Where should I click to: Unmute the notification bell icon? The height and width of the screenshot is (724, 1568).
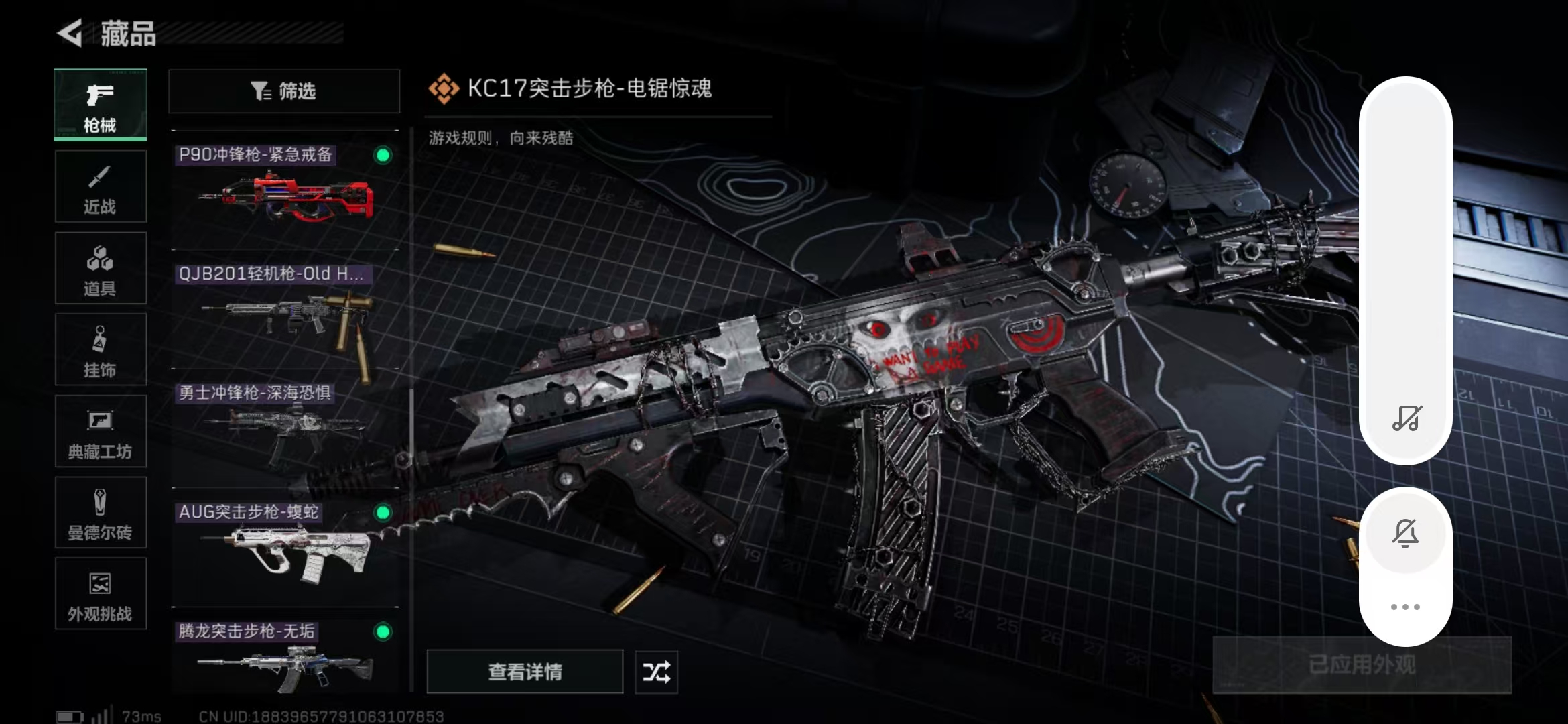click(x=1405, y=533)
